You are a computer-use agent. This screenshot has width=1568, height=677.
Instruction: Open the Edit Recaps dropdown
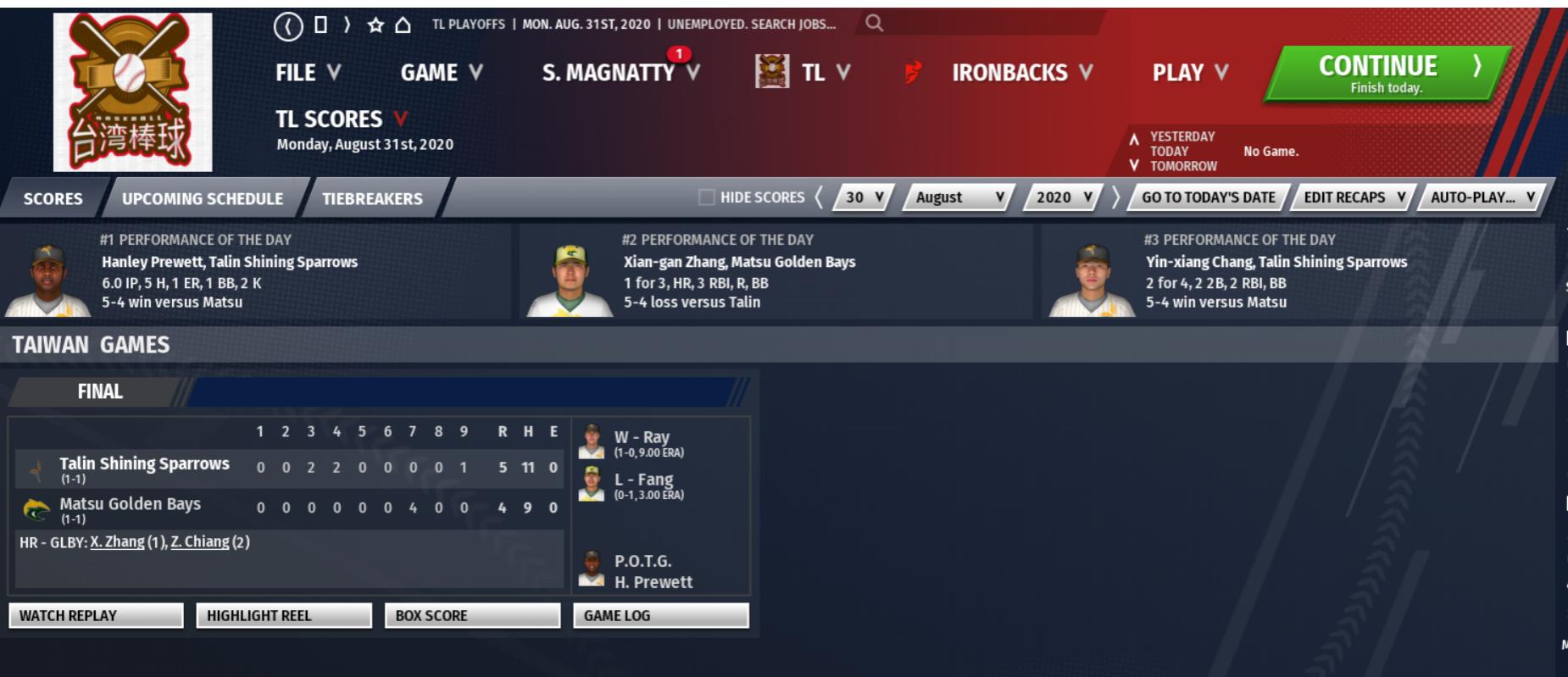tap(1354, 197)
